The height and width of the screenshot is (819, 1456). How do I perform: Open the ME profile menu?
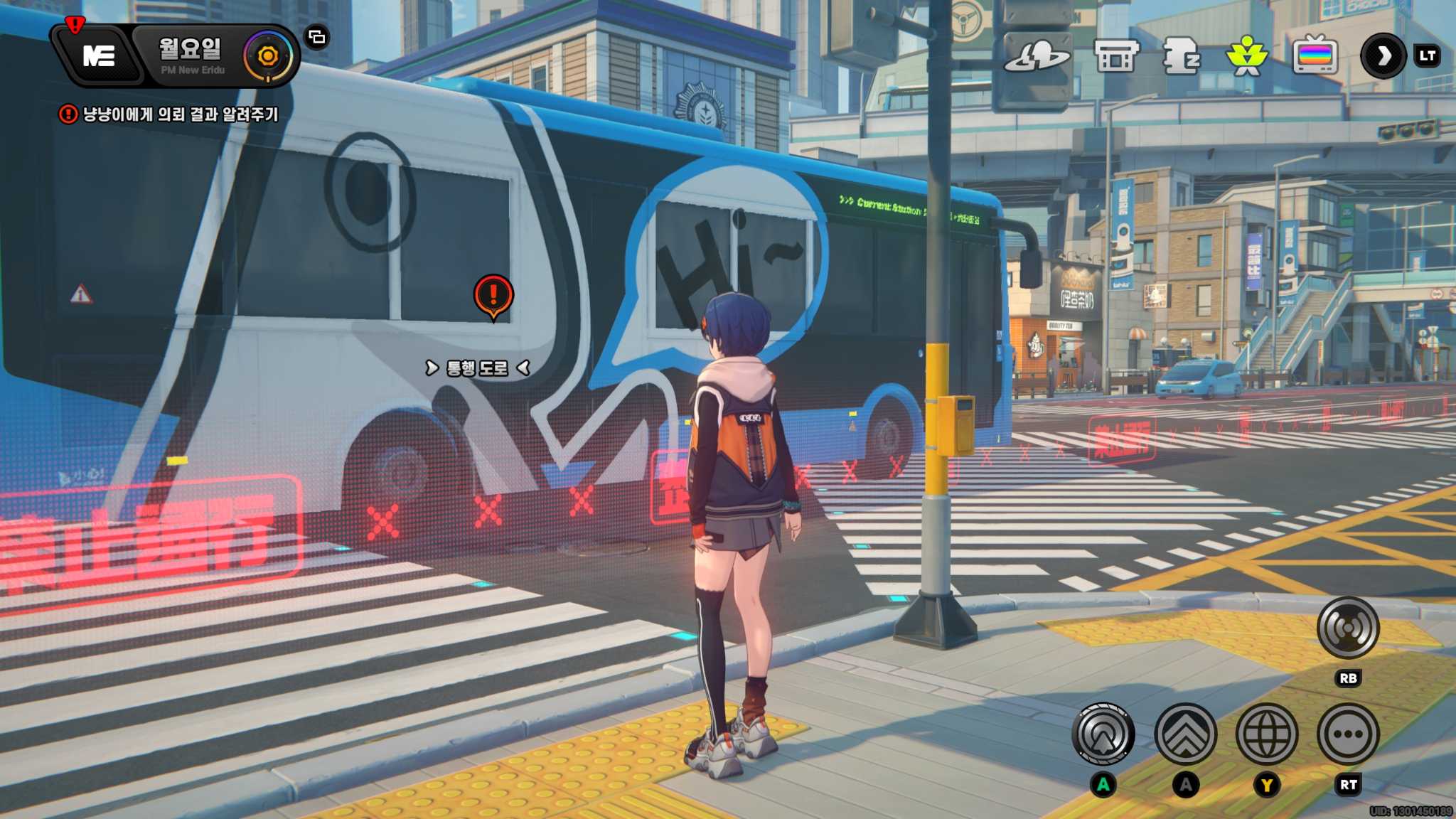click(x=99, y=55)
